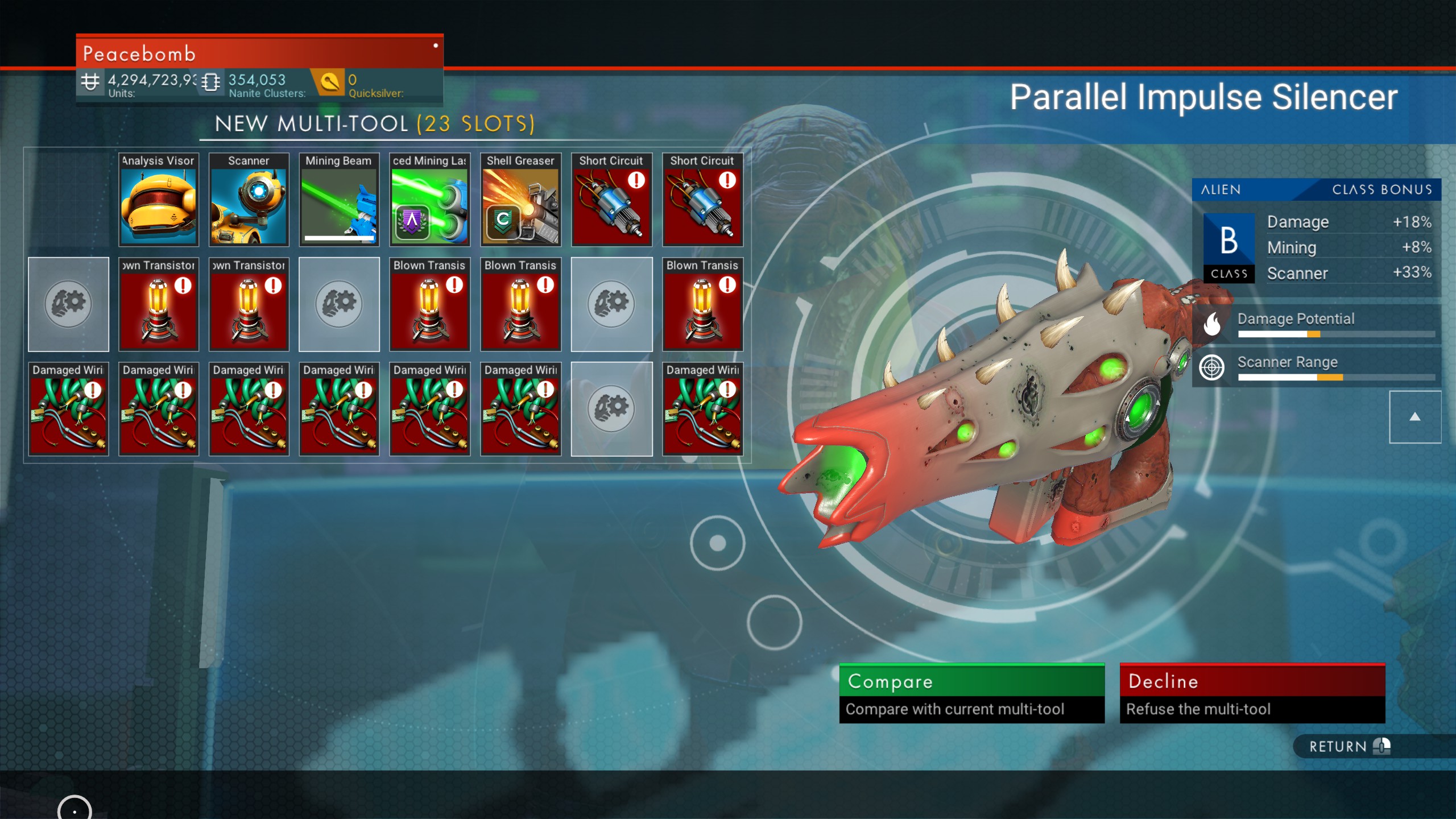Compare with current multi-tool
Screen dimensions: 1456x819
coord(971,693)
